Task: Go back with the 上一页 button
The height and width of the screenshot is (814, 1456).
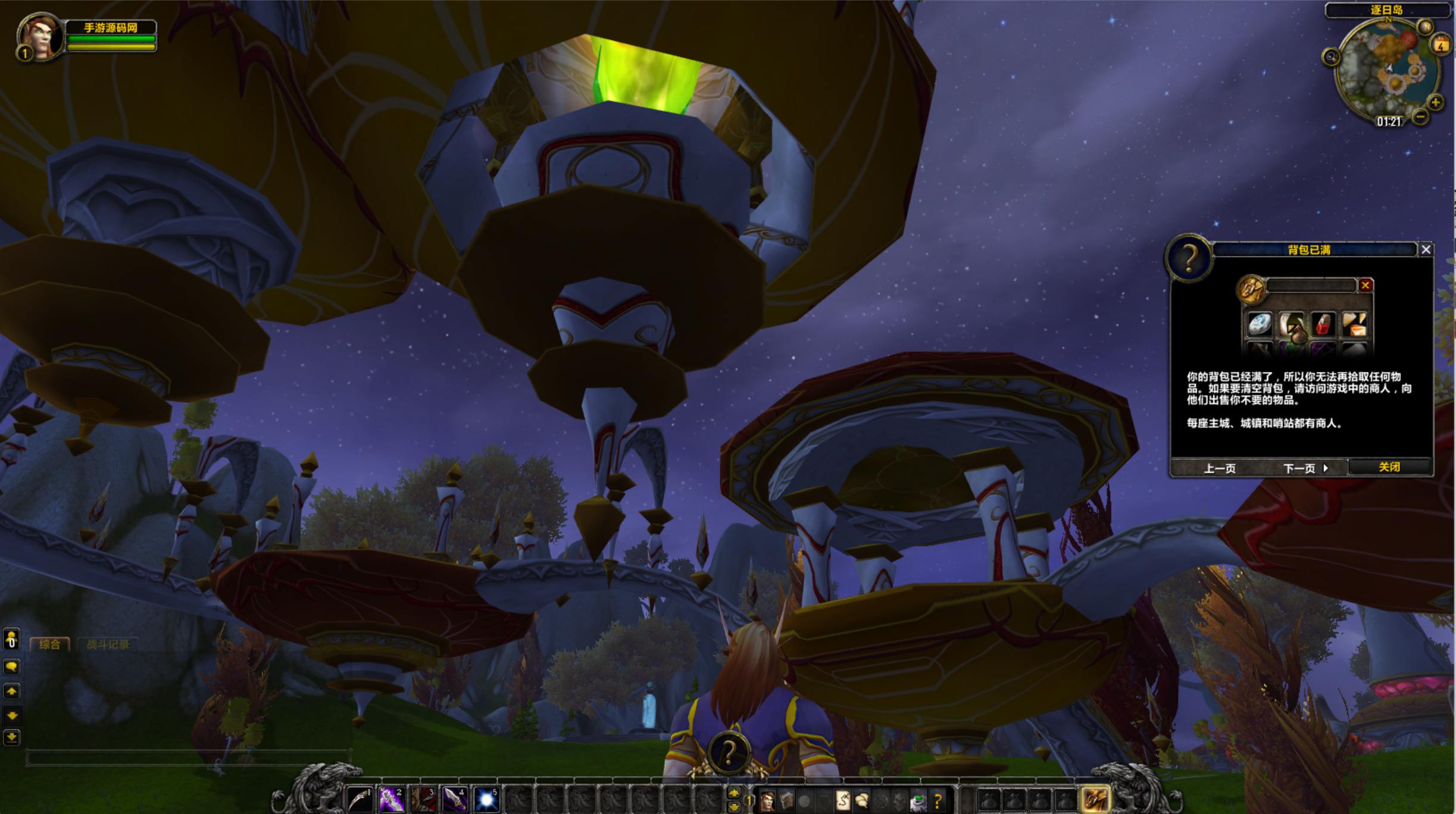Action: tap(1220, 468)
